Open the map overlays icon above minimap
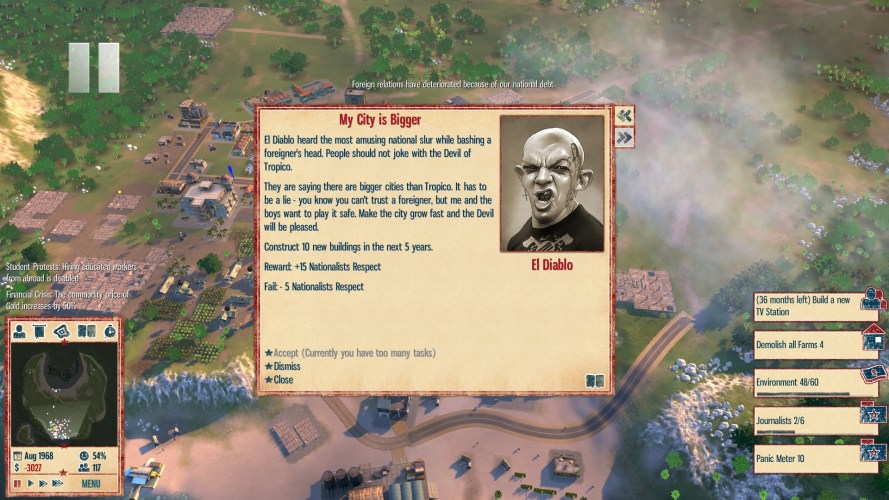Viewport: 889px width, 500px height. click(x=62, y=331)
